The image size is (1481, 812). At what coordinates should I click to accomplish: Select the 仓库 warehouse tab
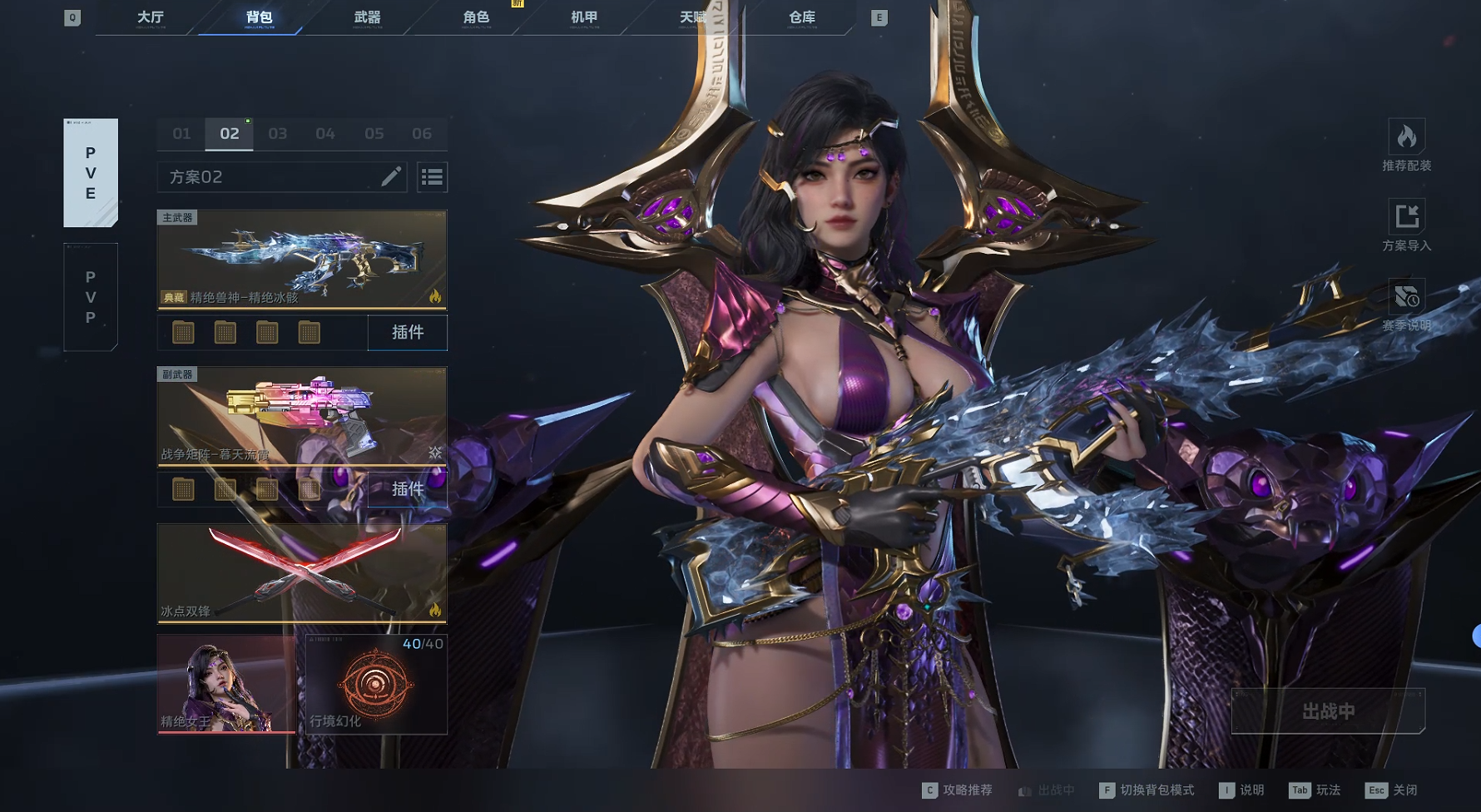pos(802,17)
